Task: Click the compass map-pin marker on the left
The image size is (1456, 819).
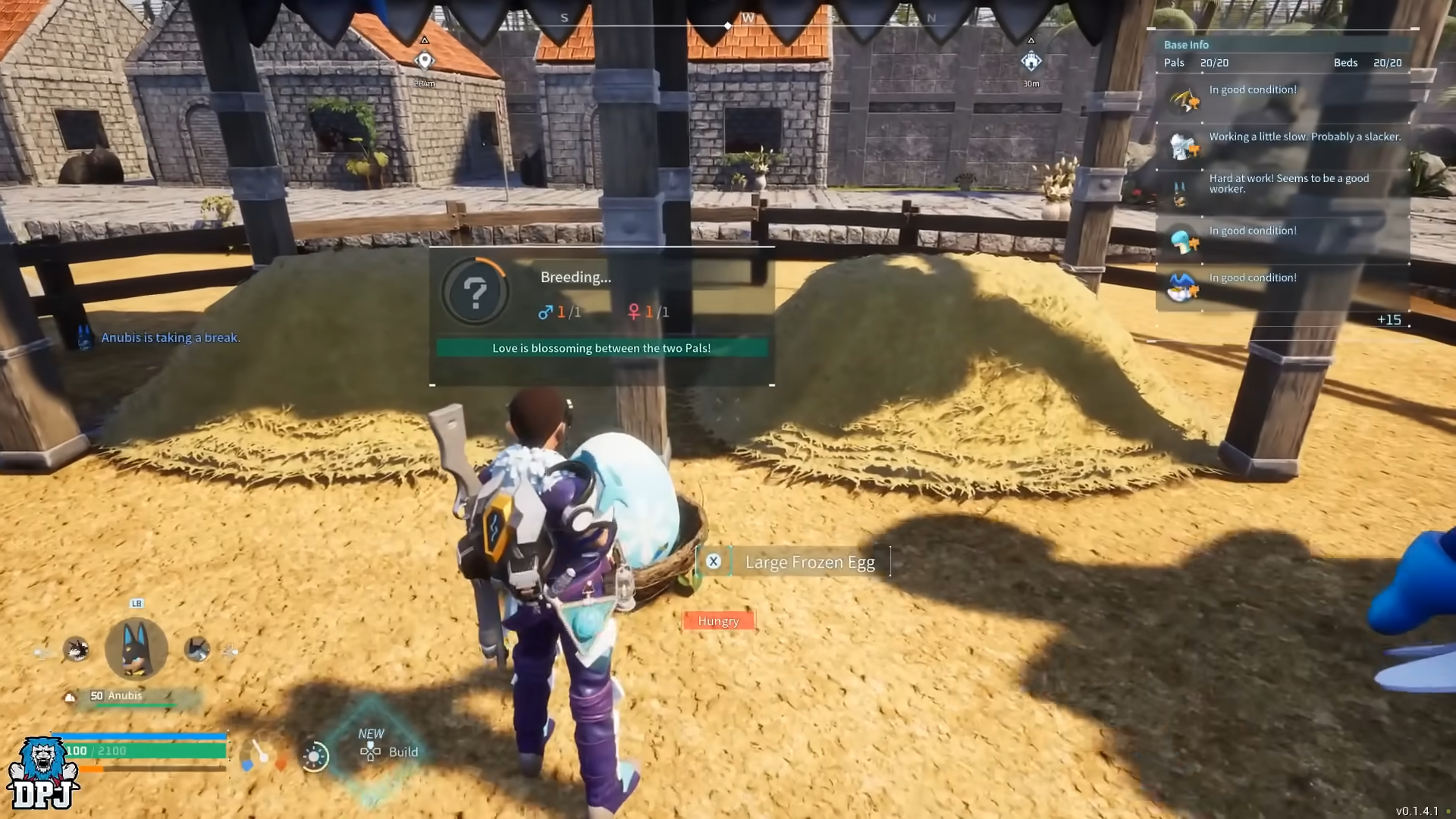Action: click(425, 61)
